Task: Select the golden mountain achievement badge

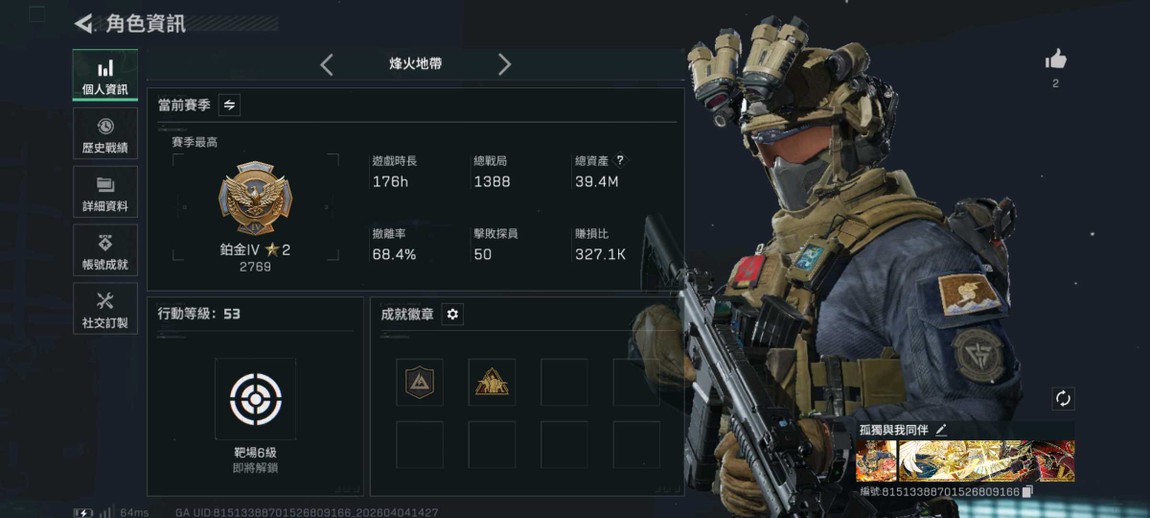Action: (x=492, y=382)
